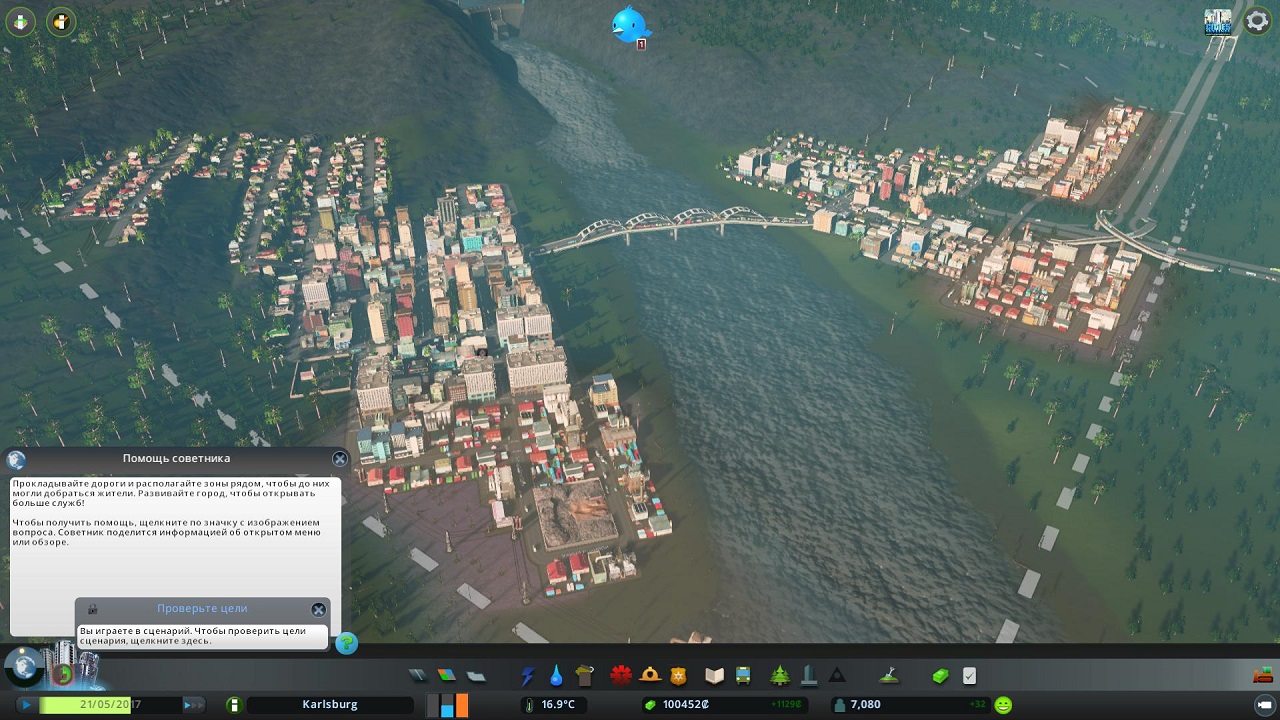Open the public transport bus menu
This screenshot has width=1280, height=720.
tap(743, 676)
